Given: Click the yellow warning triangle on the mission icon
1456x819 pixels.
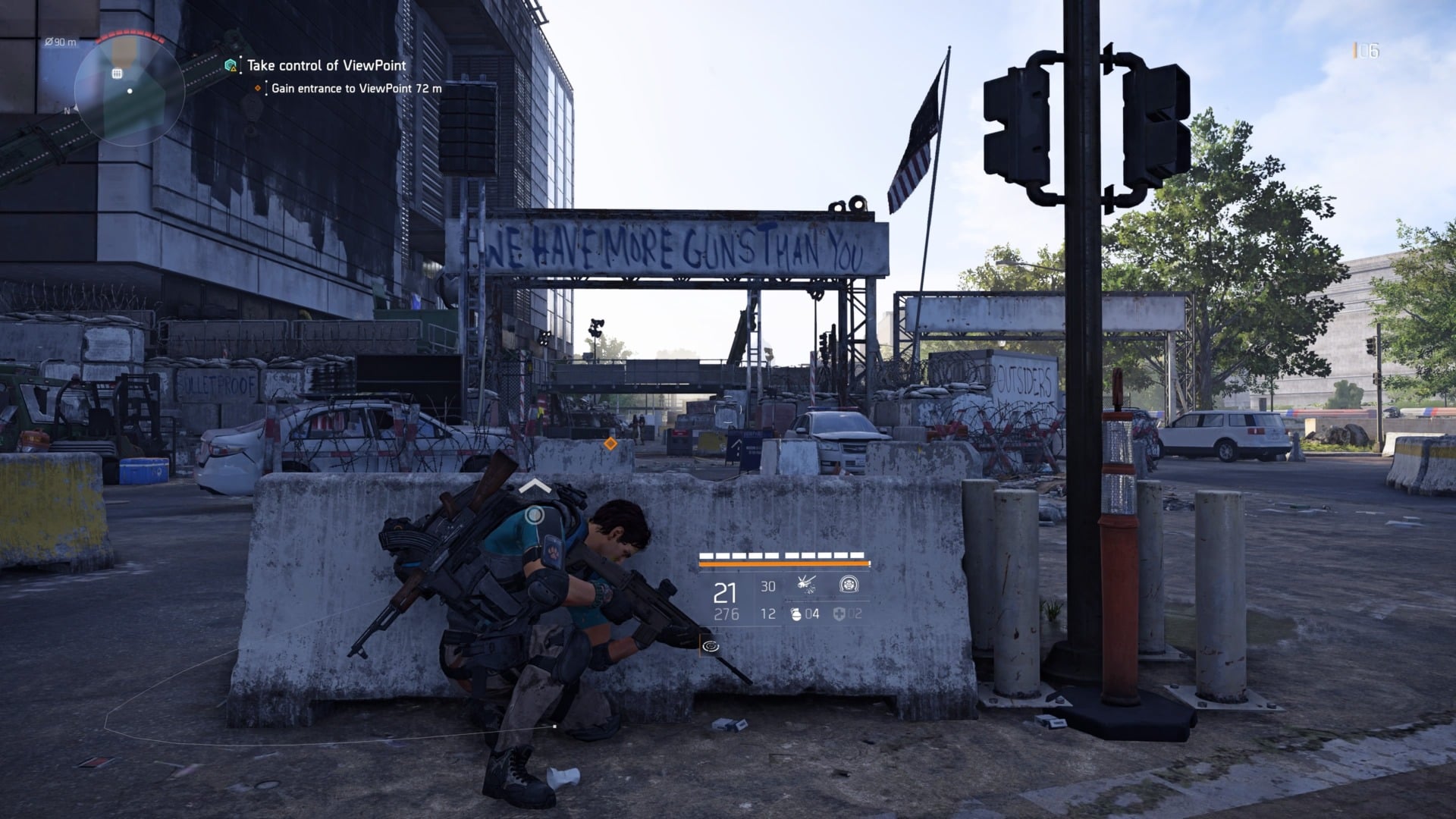Looking at the screenshot, I should (234, 70).
